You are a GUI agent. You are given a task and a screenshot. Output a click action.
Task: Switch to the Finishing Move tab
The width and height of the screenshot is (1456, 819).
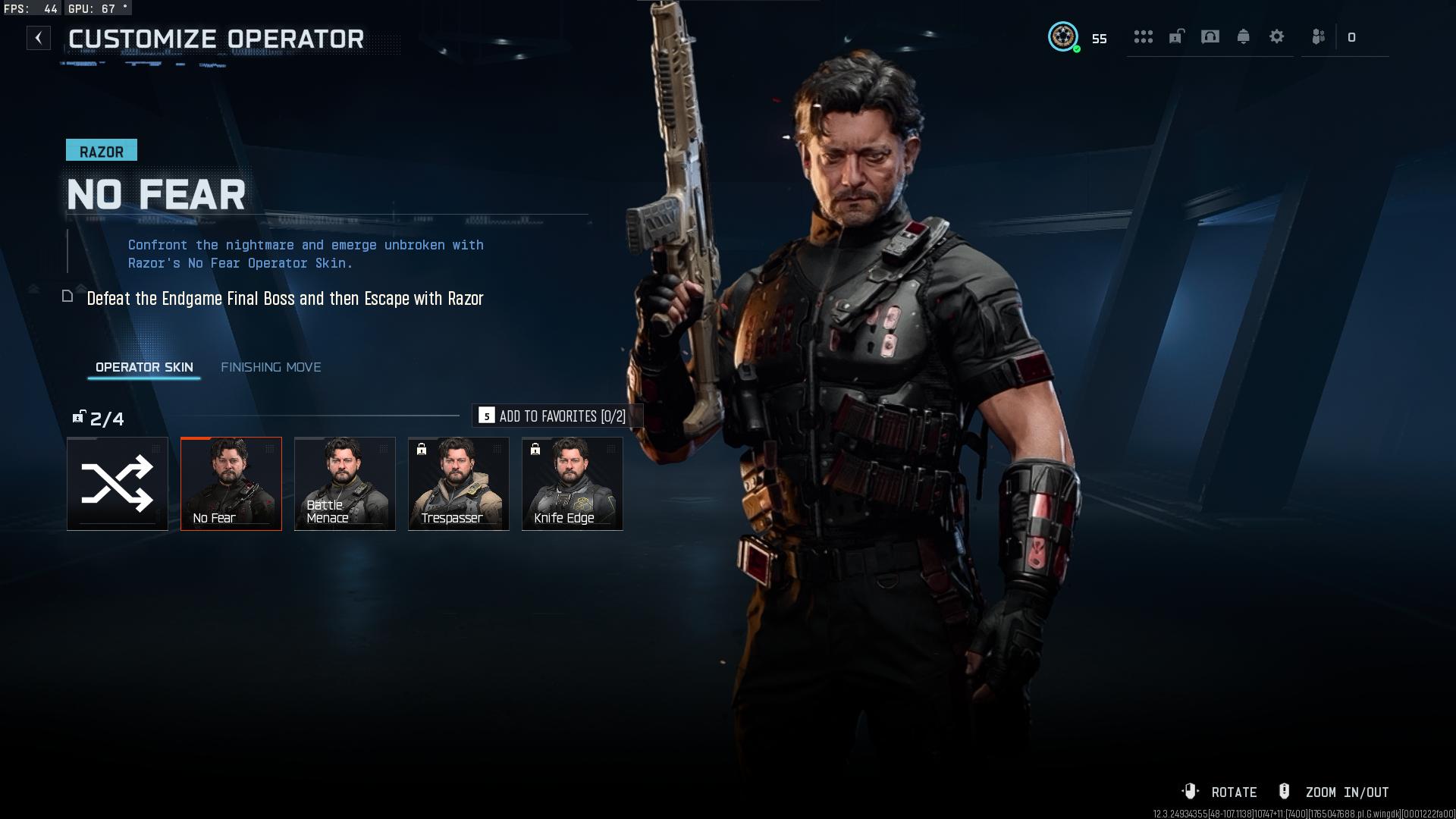point(271,367)
